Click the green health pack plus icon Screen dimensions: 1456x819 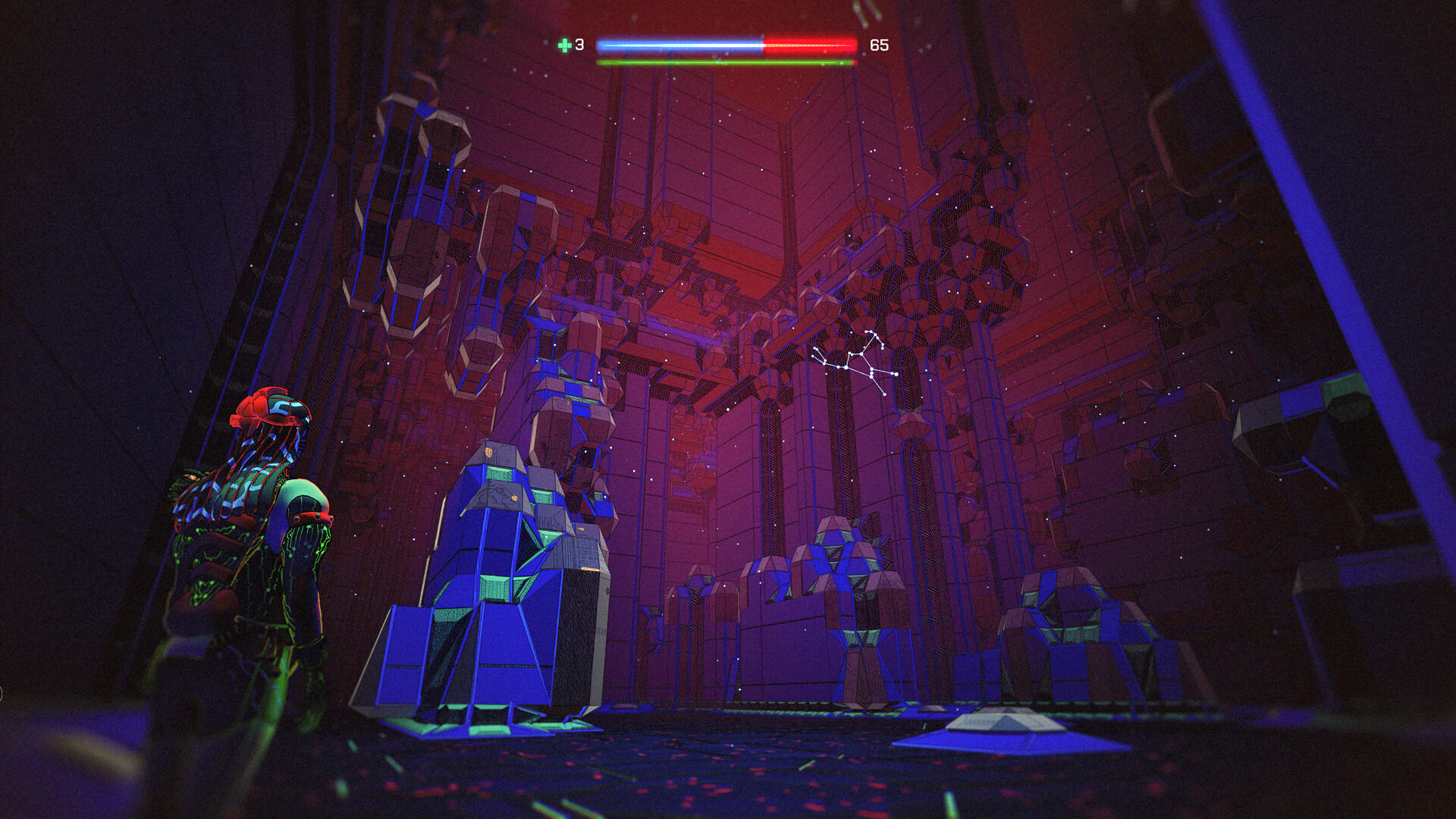coord(565,45)
